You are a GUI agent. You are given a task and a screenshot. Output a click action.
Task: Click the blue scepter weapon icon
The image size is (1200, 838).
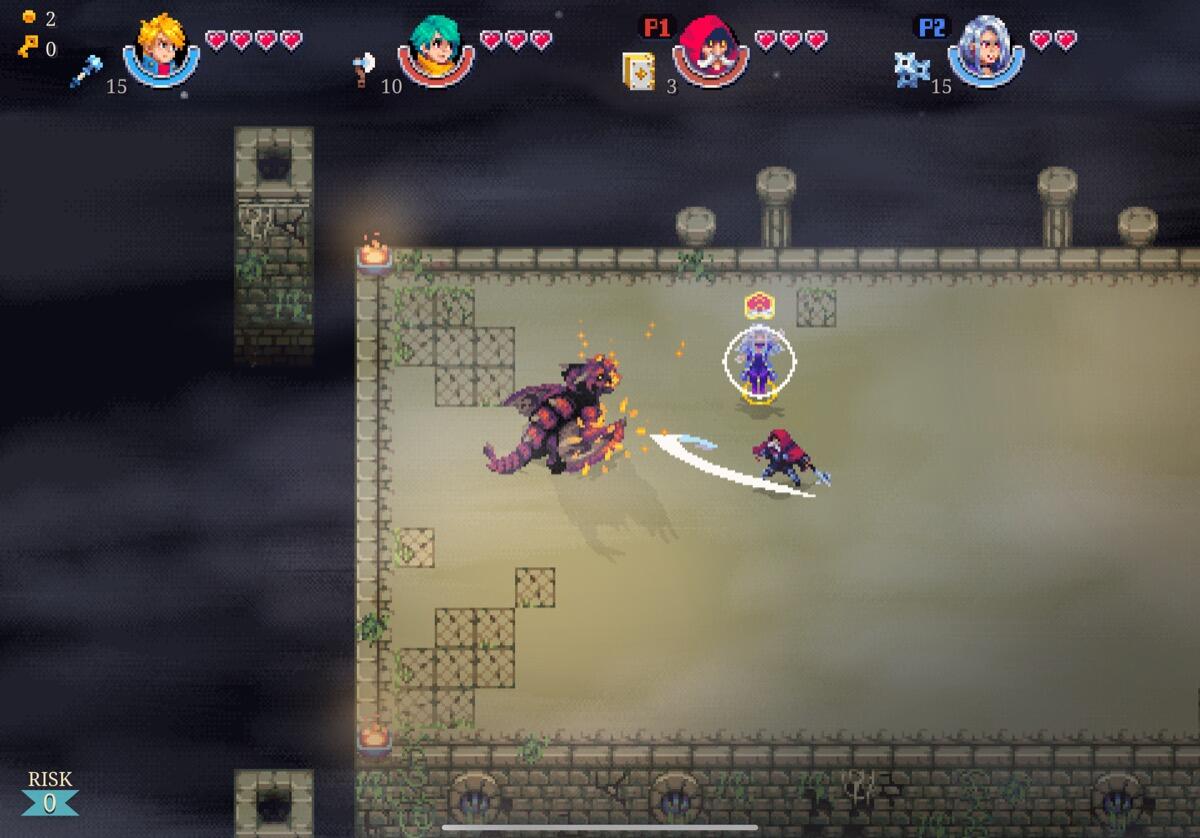85,71
